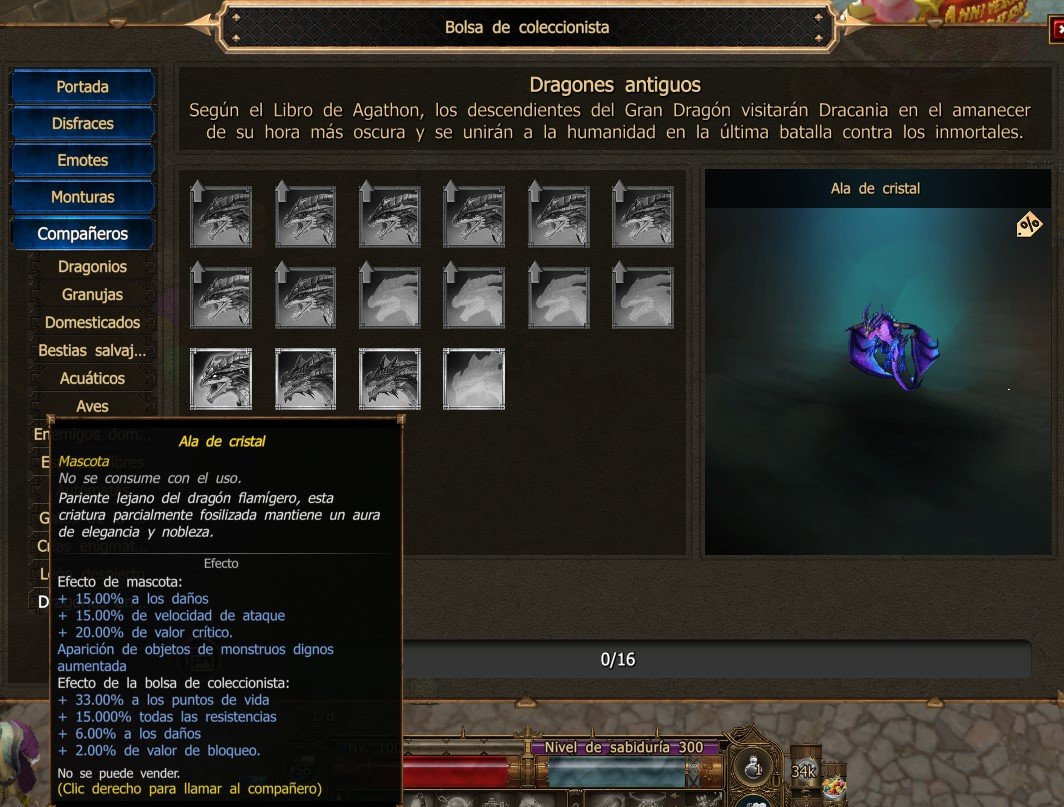Click the Compañeros category button
Viewport: 1064px width, 807px height.
[82, 234]
